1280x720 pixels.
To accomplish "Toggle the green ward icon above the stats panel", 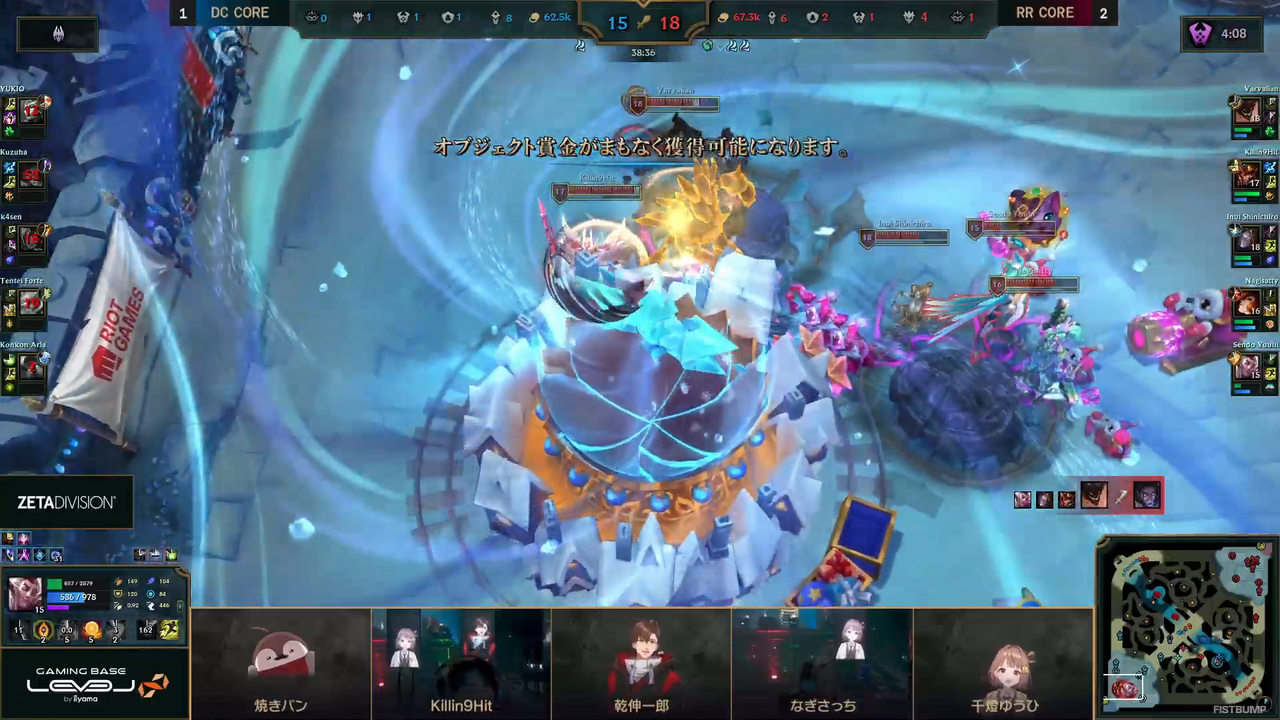I will [171, 555].
